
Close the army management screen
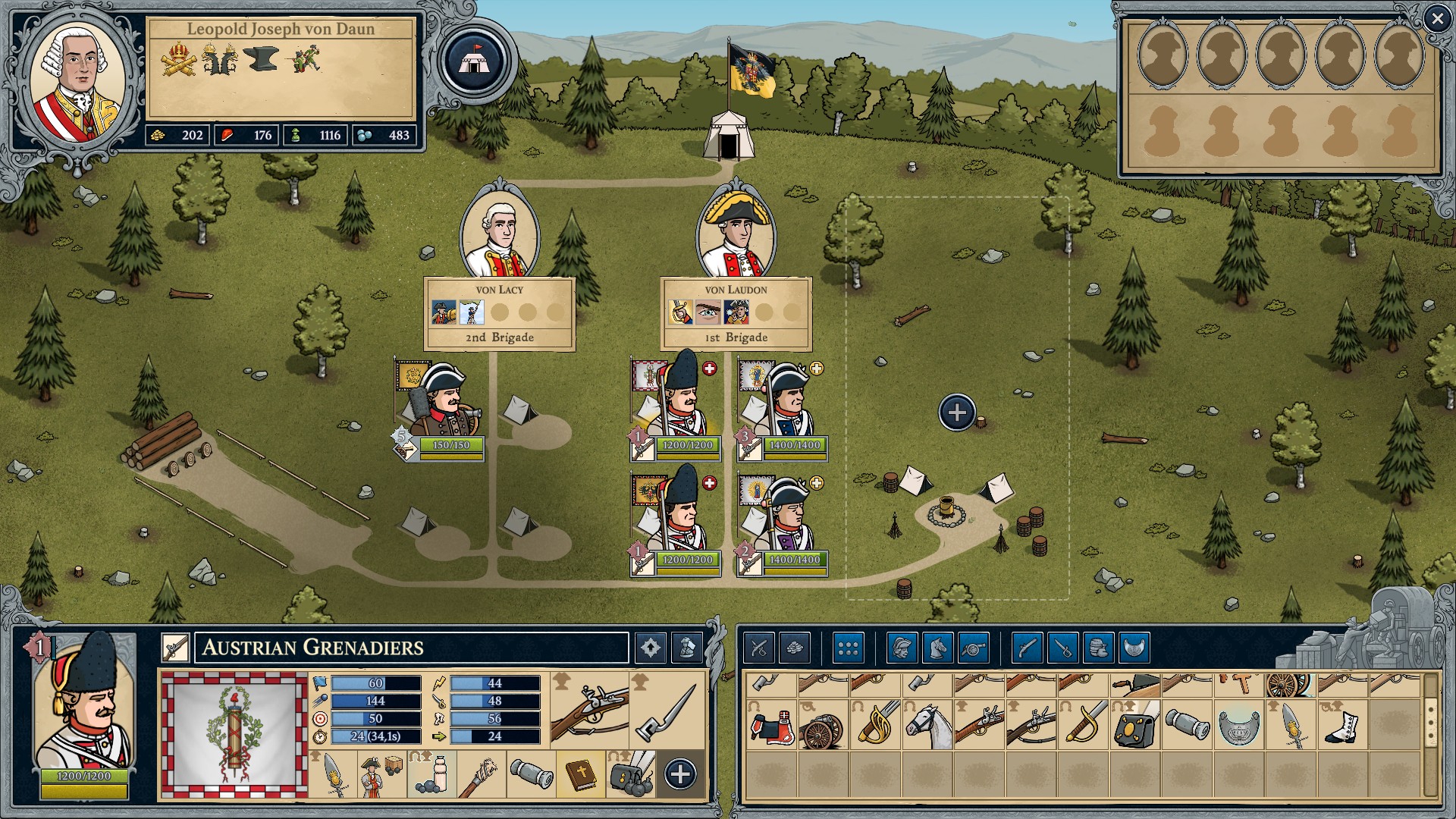[1437, 19]
